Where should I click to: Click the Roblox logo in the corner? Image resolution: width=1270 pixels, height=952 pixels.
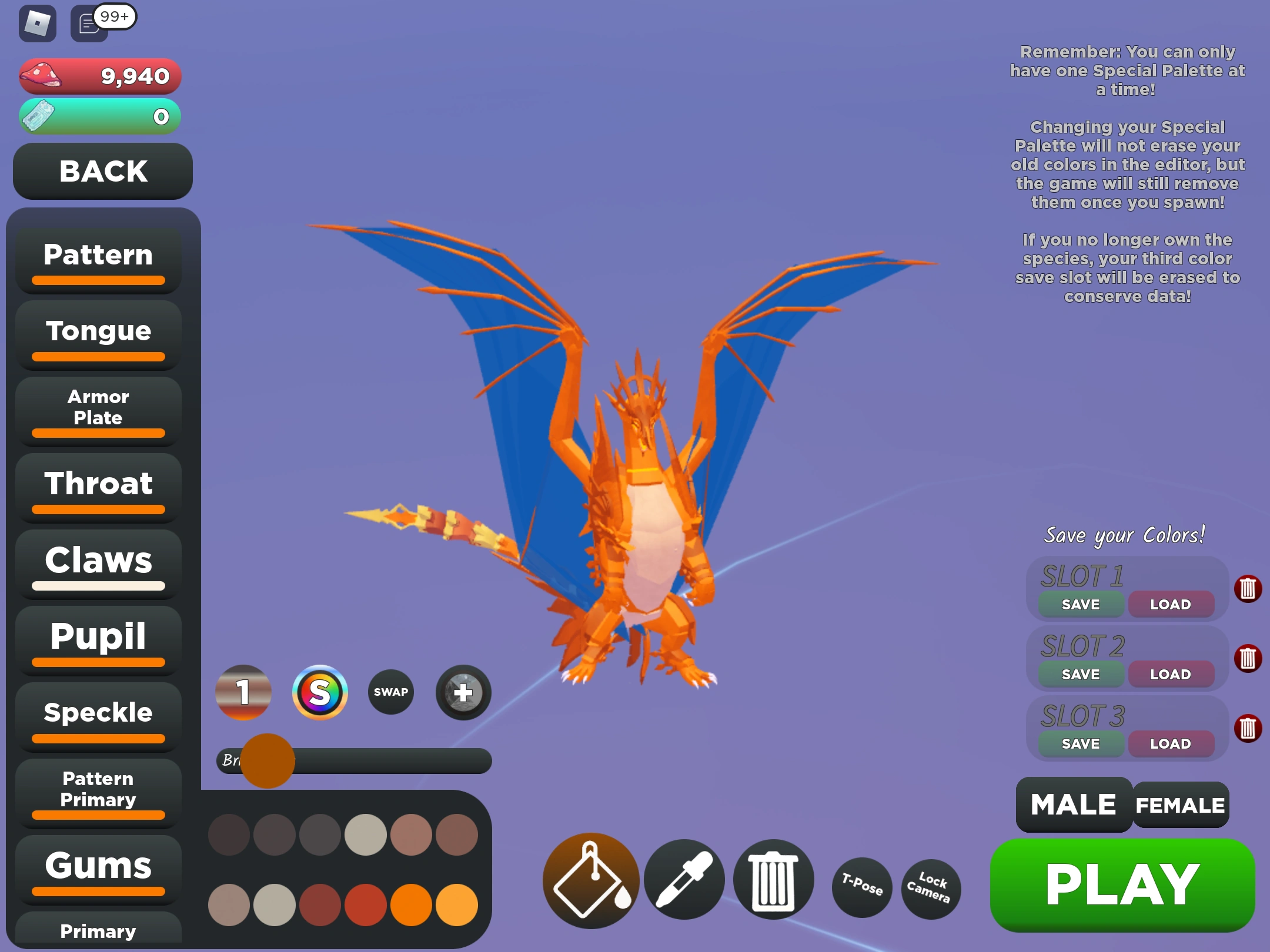tap(36, 24)
